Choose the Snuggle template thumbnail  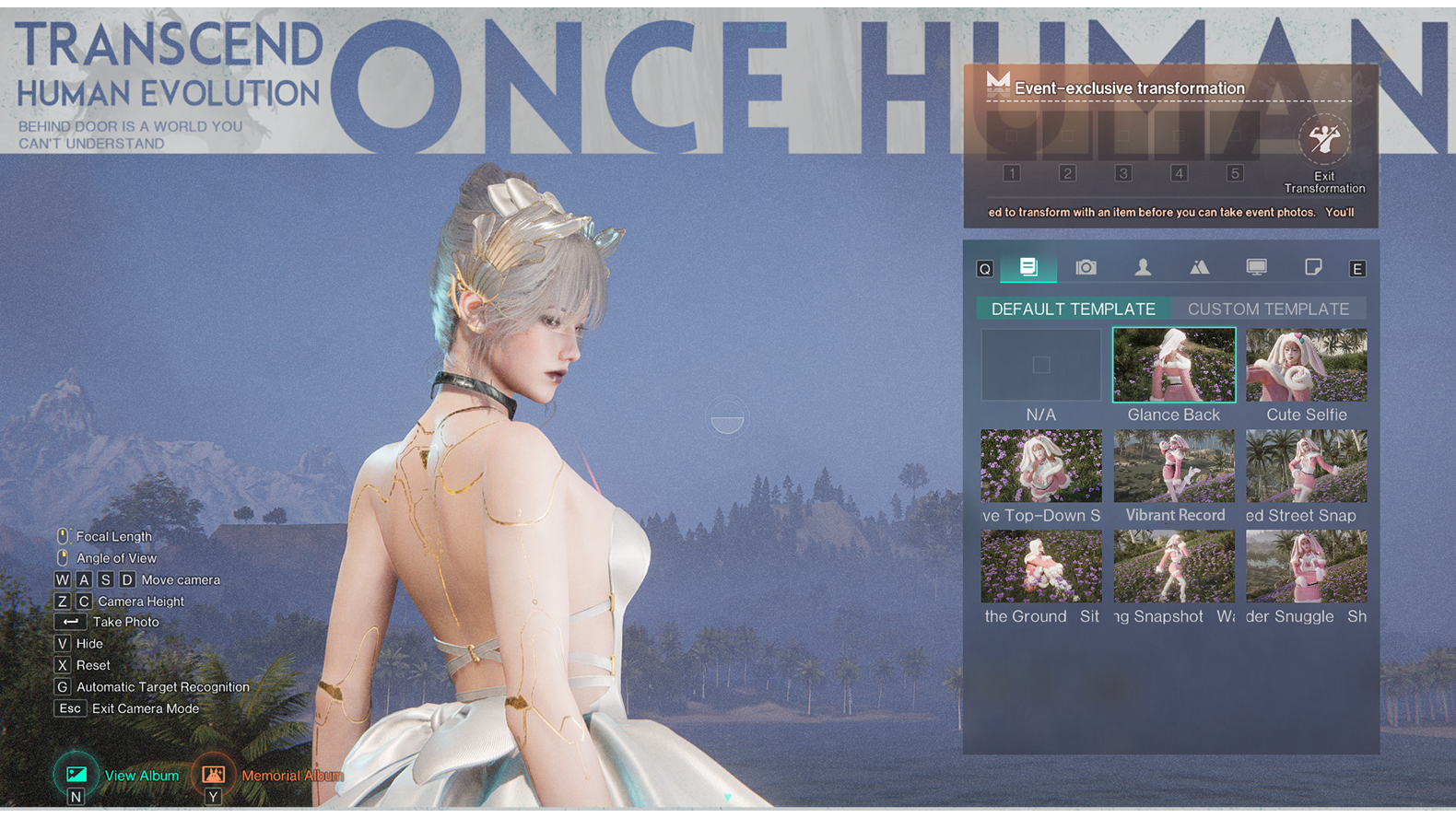click(1306, 567)
